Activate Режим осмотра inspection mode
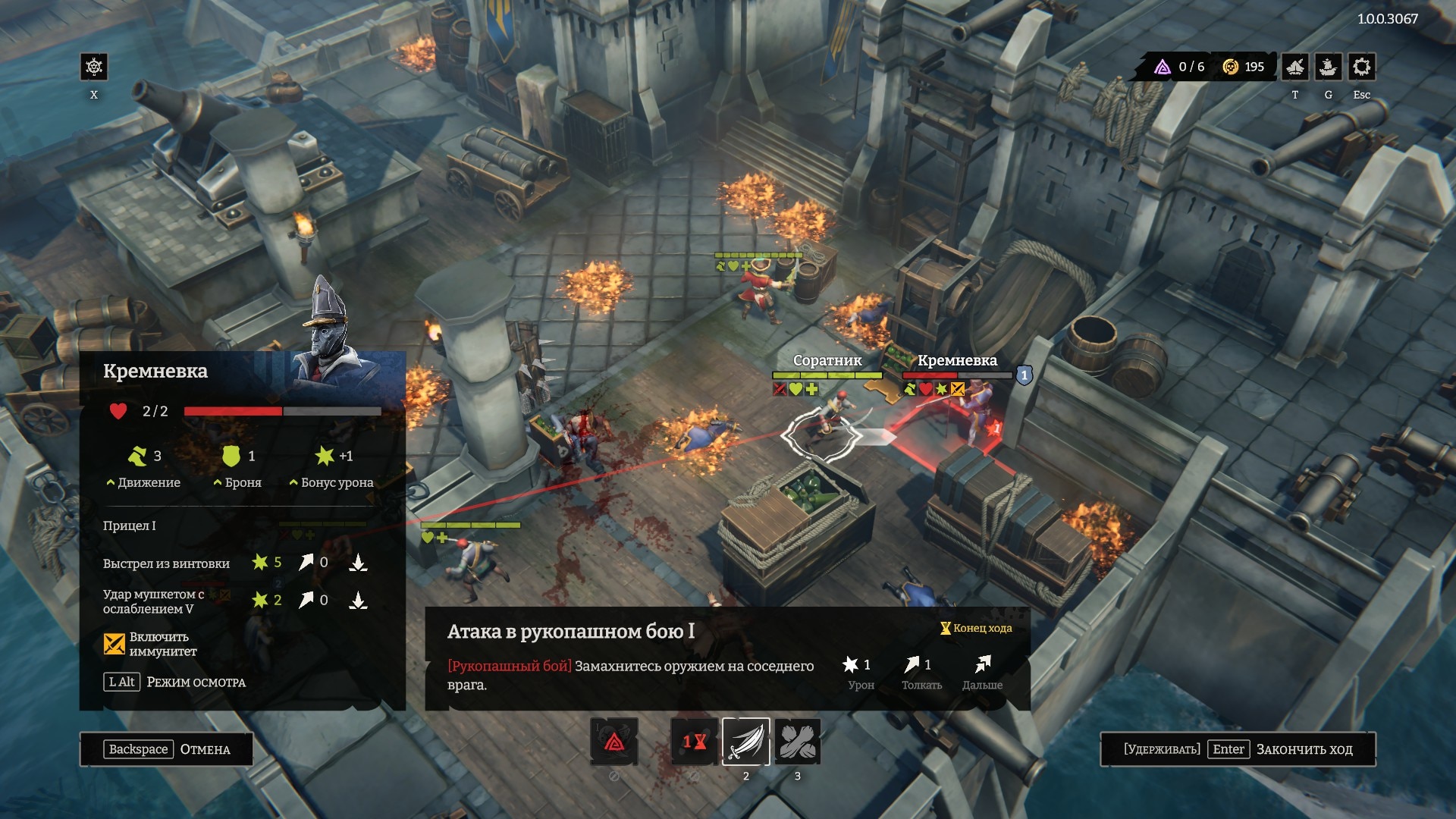This screenshot has height=819, width=1456. click(175, 682)
